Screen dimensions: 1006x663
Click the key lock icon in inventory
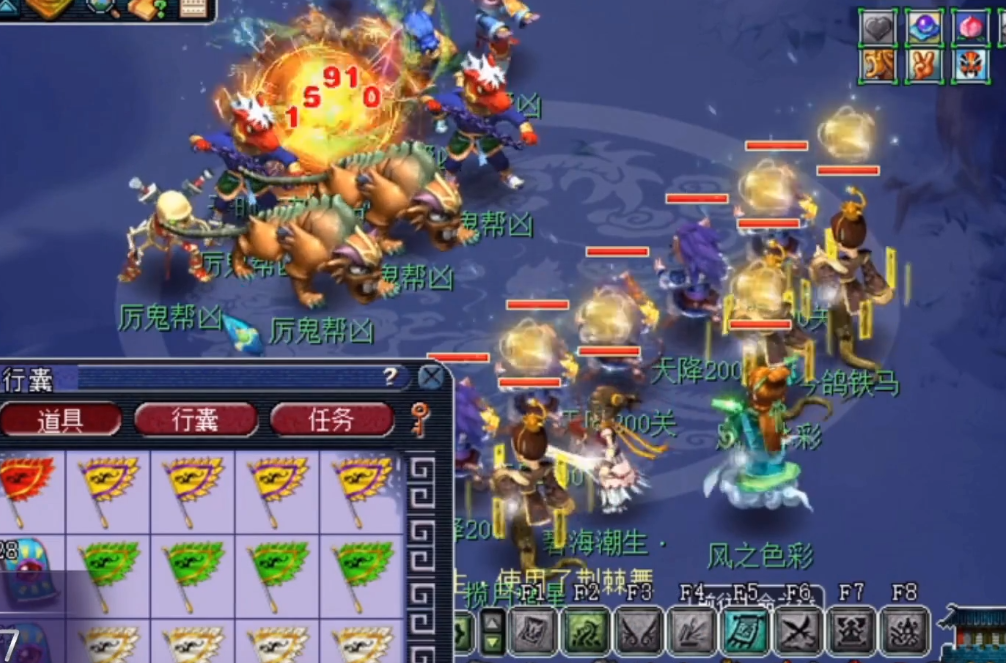pos(421,419)
